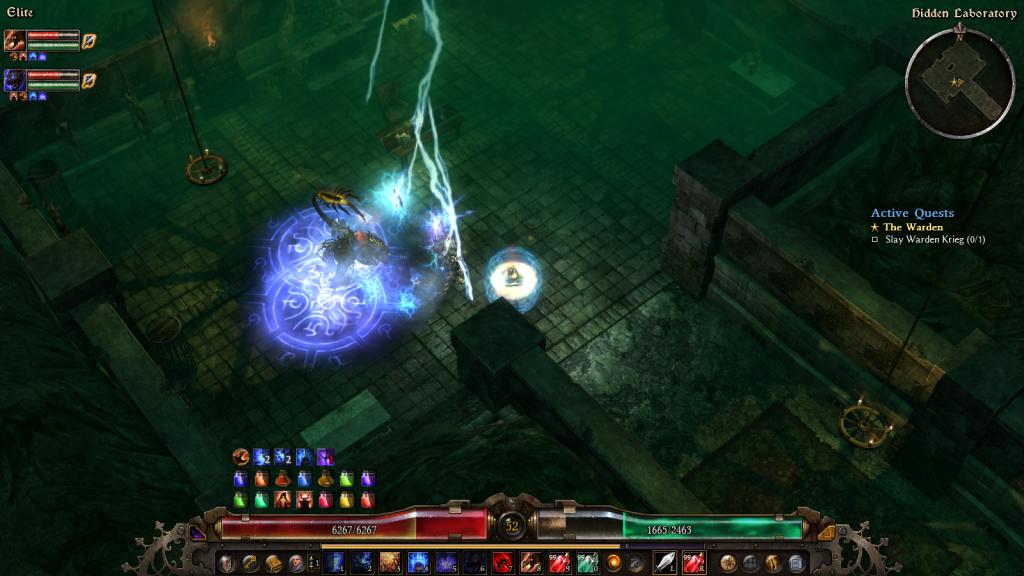Open the gold compass button on right

728,562
